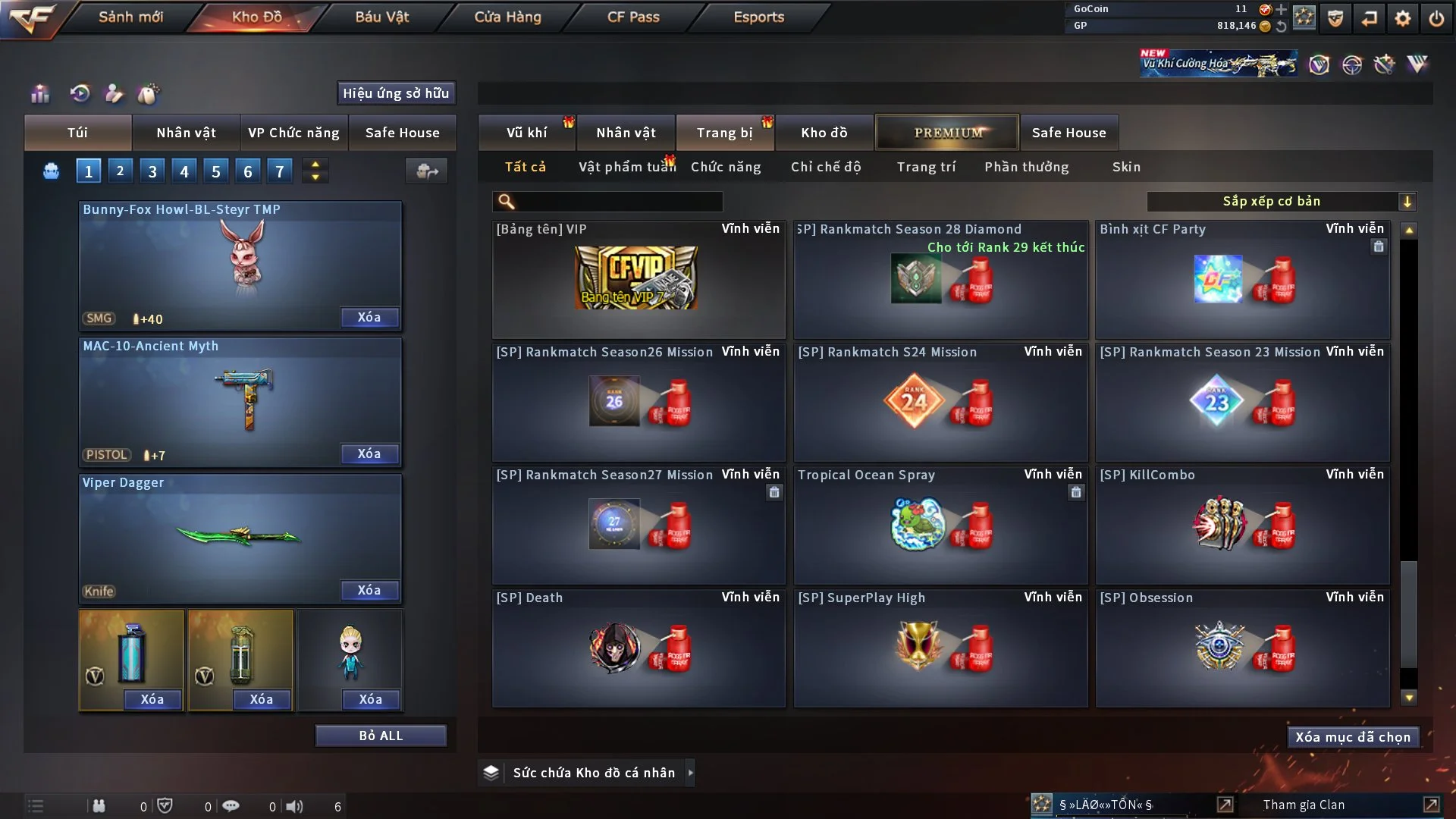Click Xóa mục đã chọn button
Screen dimensions: 1456x819
pyautogui.click(x=1353, y=737)
